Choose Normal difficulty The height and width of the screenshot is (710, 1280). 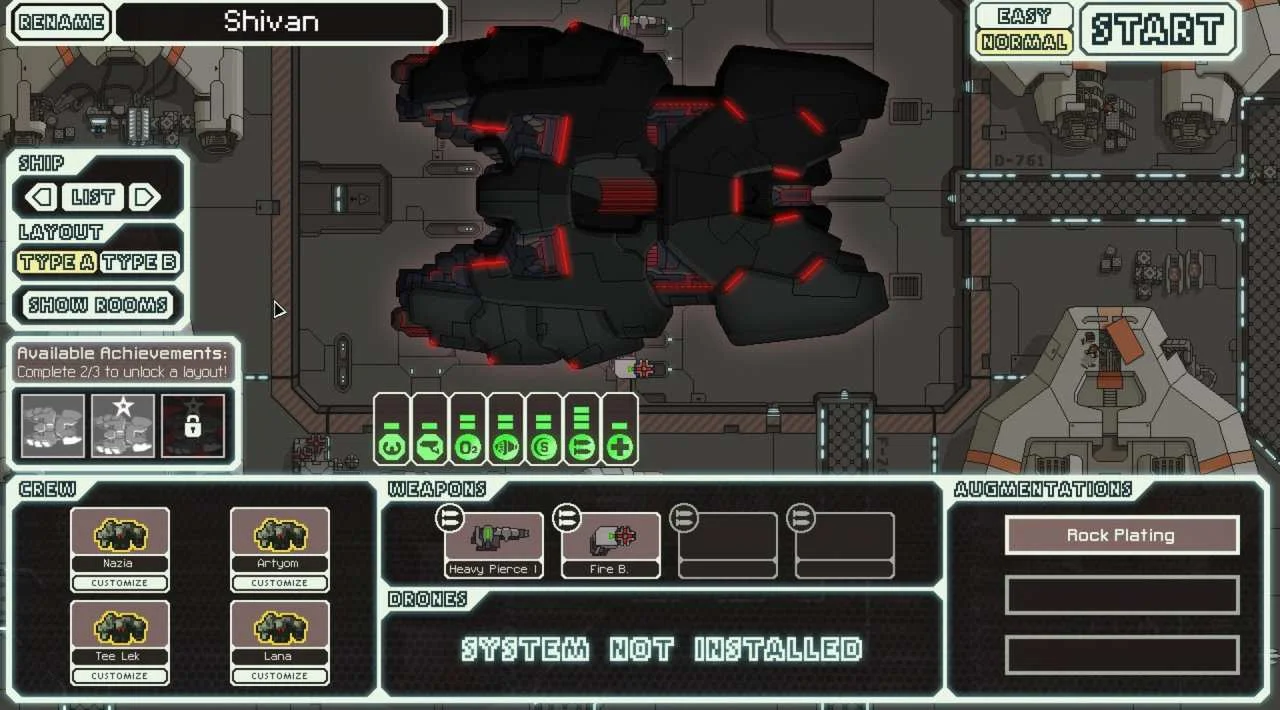click(1023, 42)
